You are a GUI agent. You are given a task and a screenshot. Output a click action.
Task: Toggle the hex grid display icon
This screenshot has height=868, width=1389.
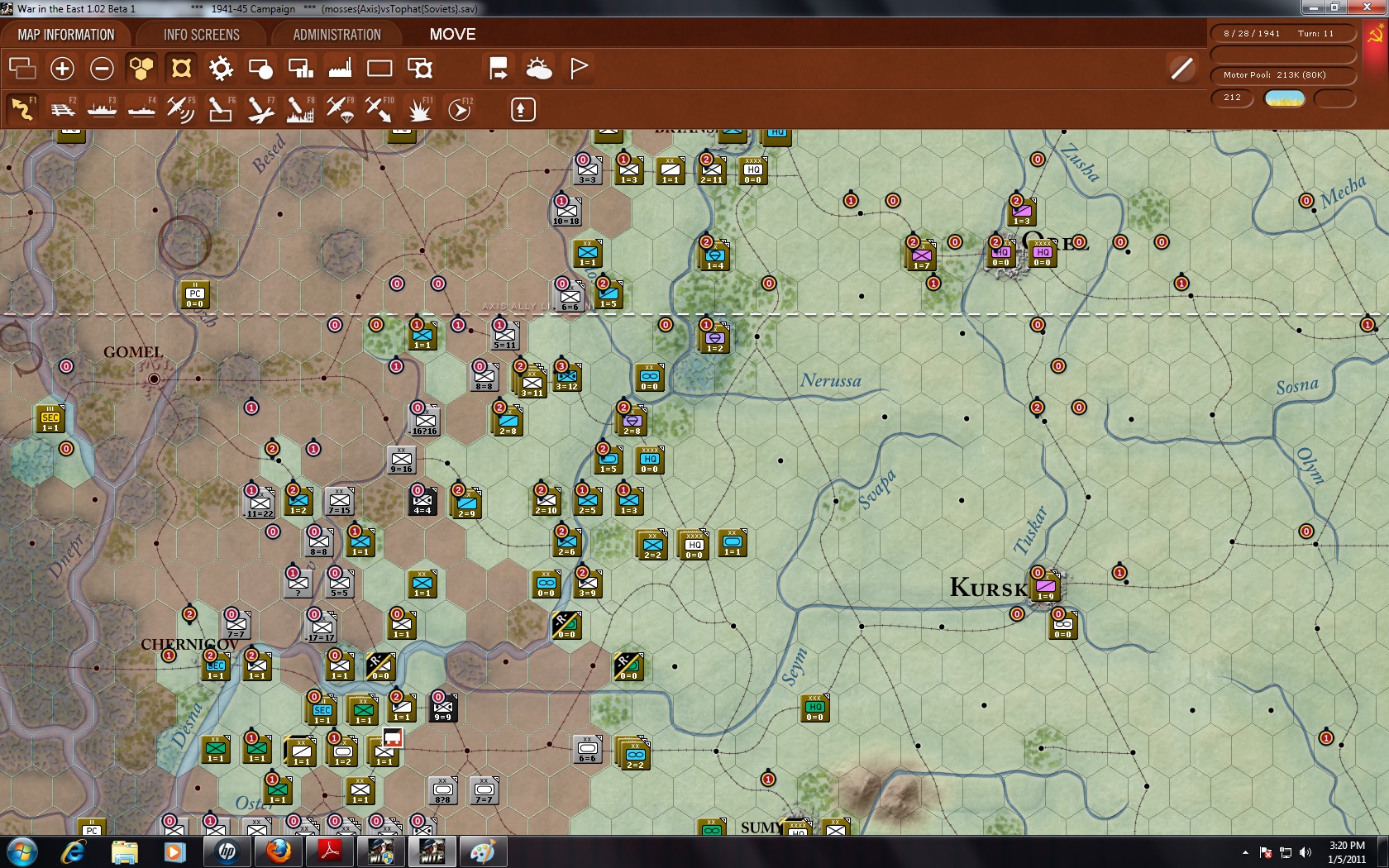[141, 68]
